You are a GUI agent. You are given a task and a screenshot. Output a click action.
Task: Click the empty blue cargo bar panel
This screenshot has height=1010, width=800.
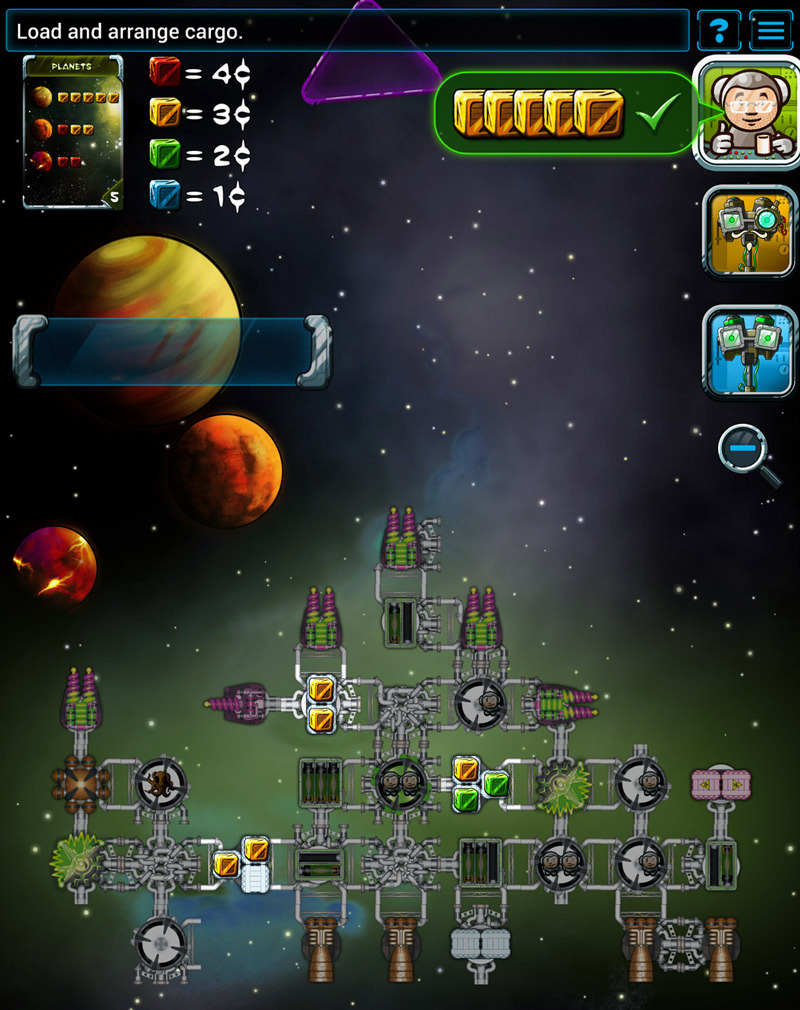click(x=171, y=351)
